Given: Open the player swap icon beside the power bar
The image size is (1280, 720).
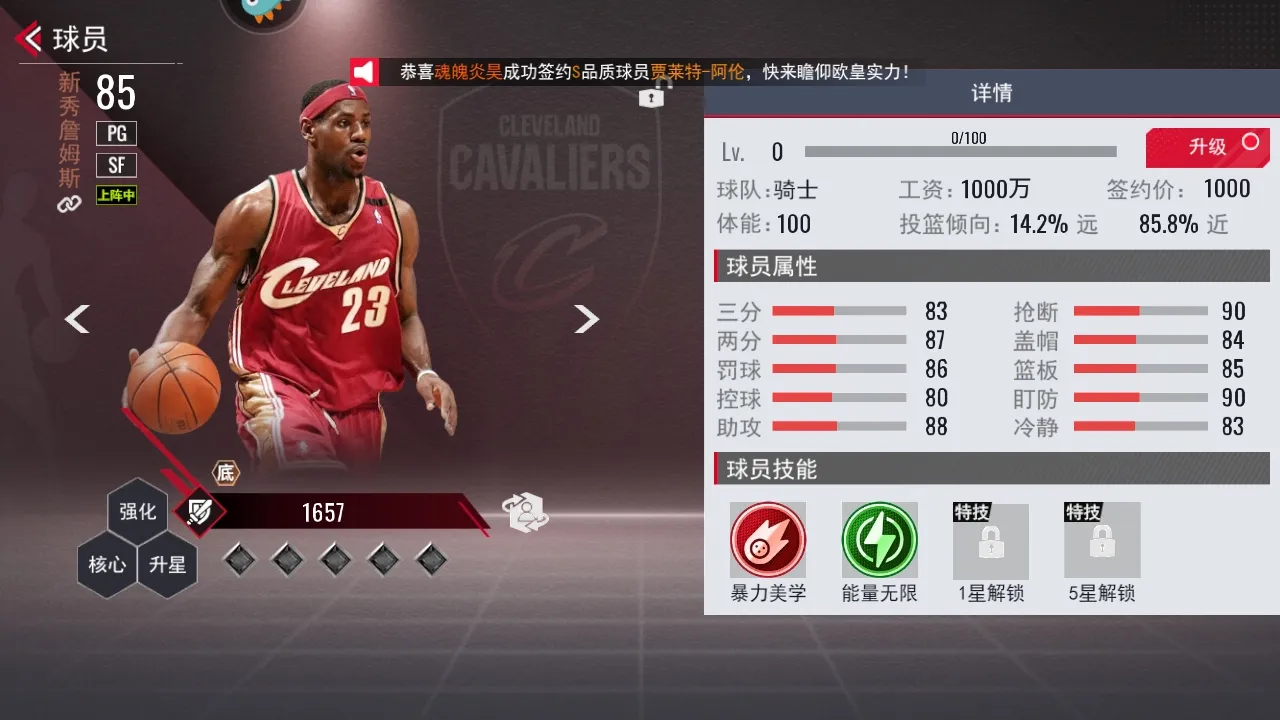Looking at the screenshot, I should [526, 511].
